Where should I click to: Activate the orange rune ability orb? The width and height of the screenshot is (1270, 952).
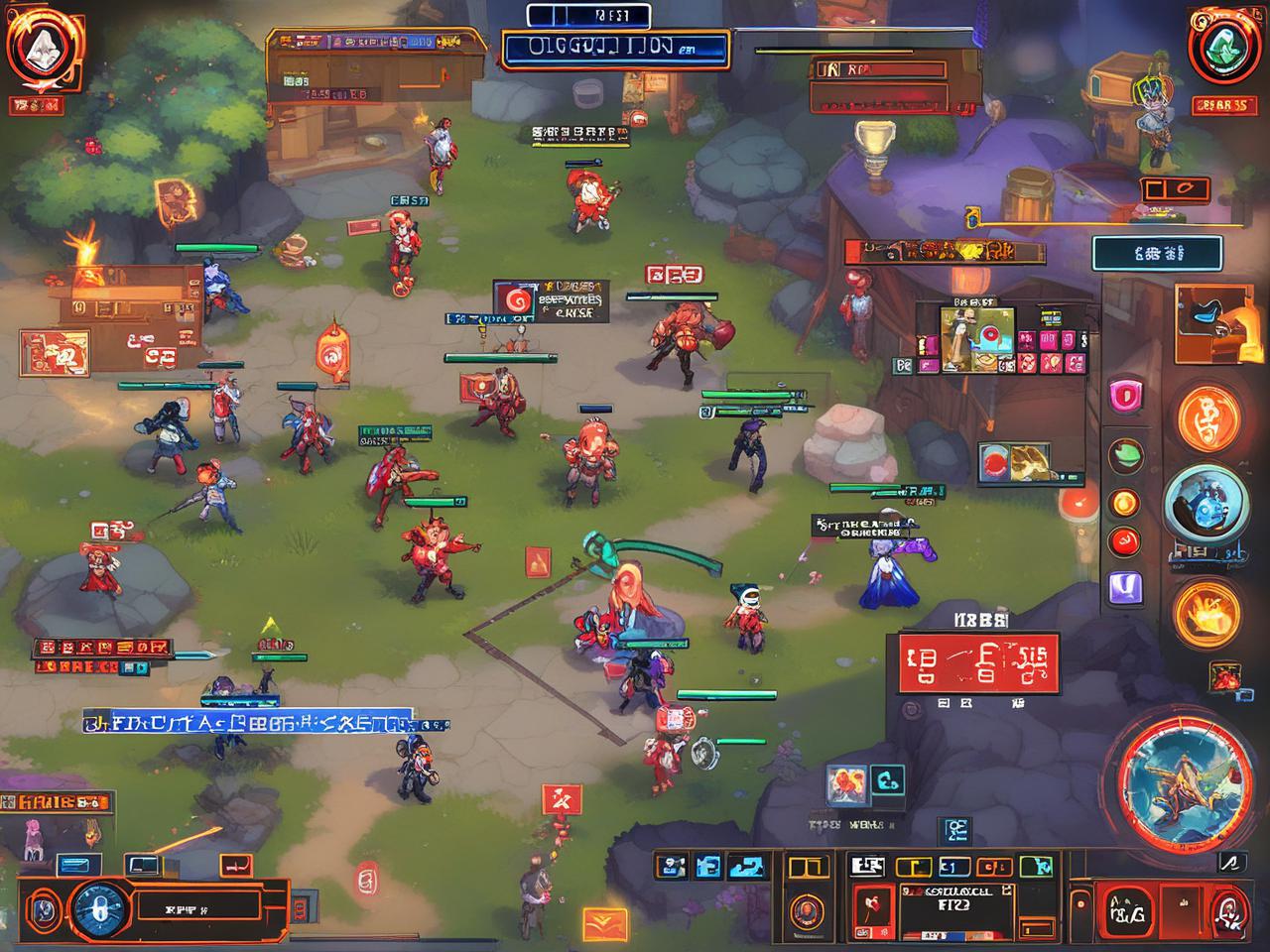tap(1208, 417)
